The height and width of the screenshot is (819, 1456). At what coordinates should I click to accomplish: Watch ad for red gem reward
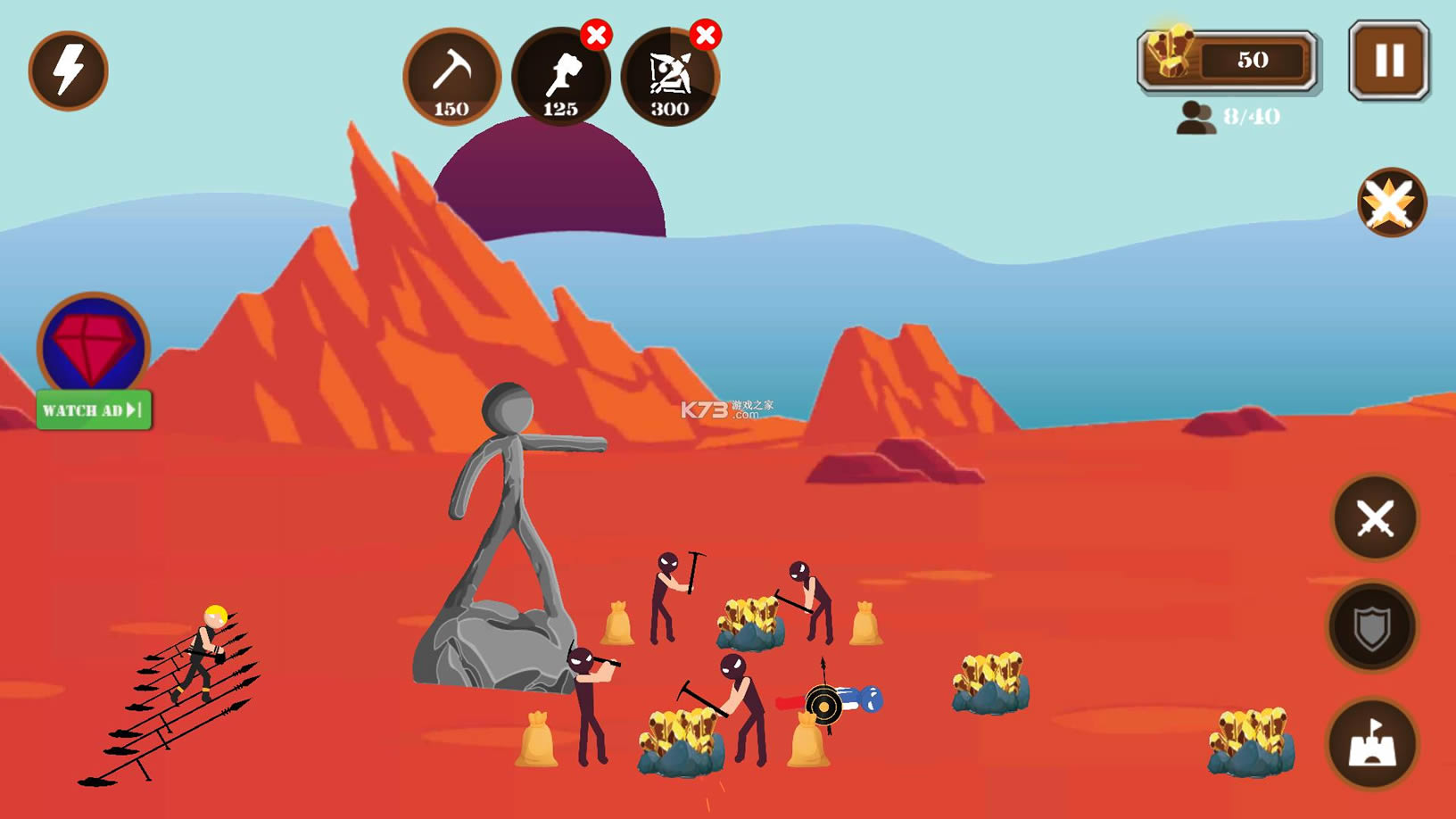tap(93, 410)
